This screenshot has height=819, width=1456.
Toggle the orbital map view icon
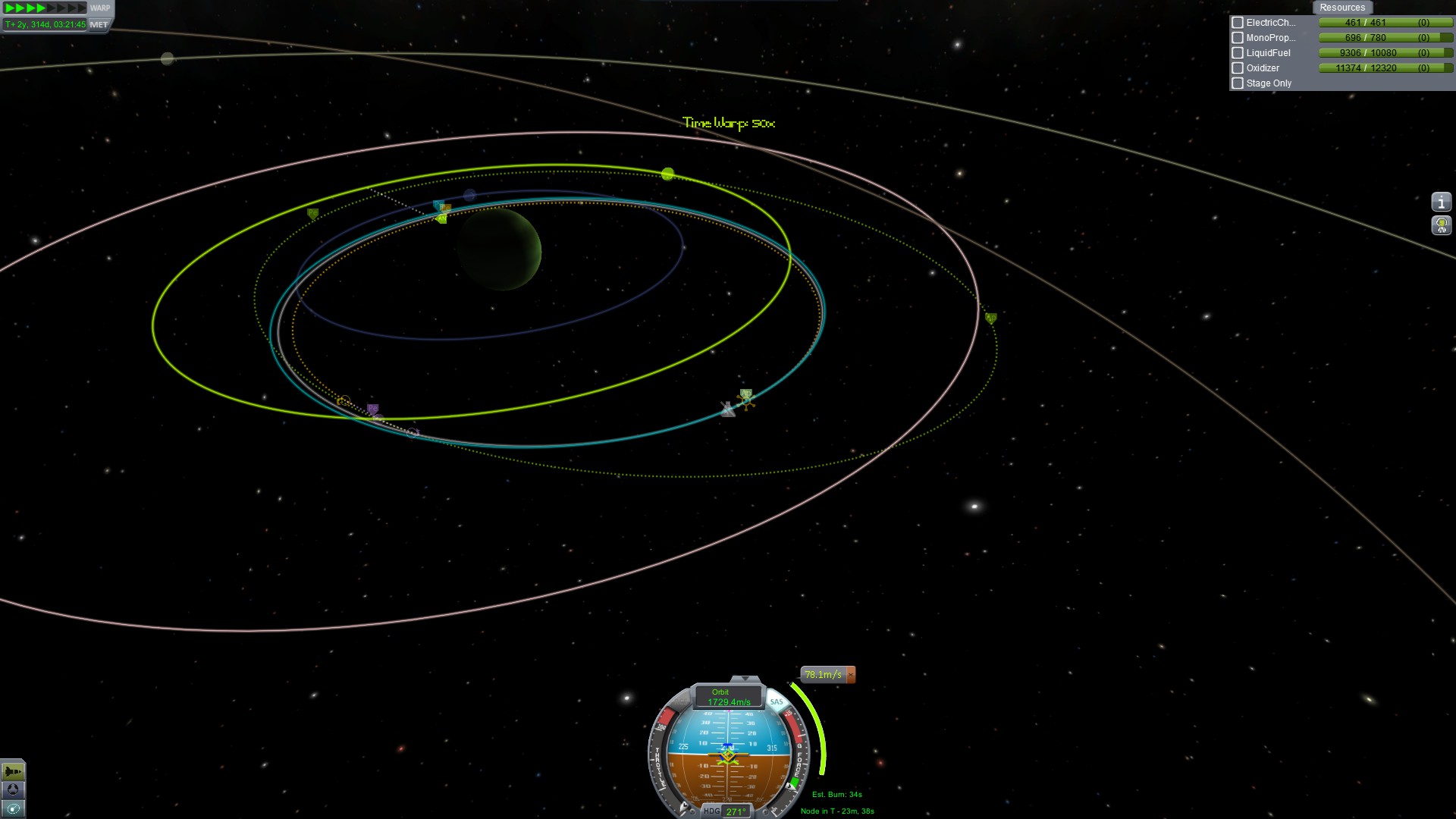(13, 808)
